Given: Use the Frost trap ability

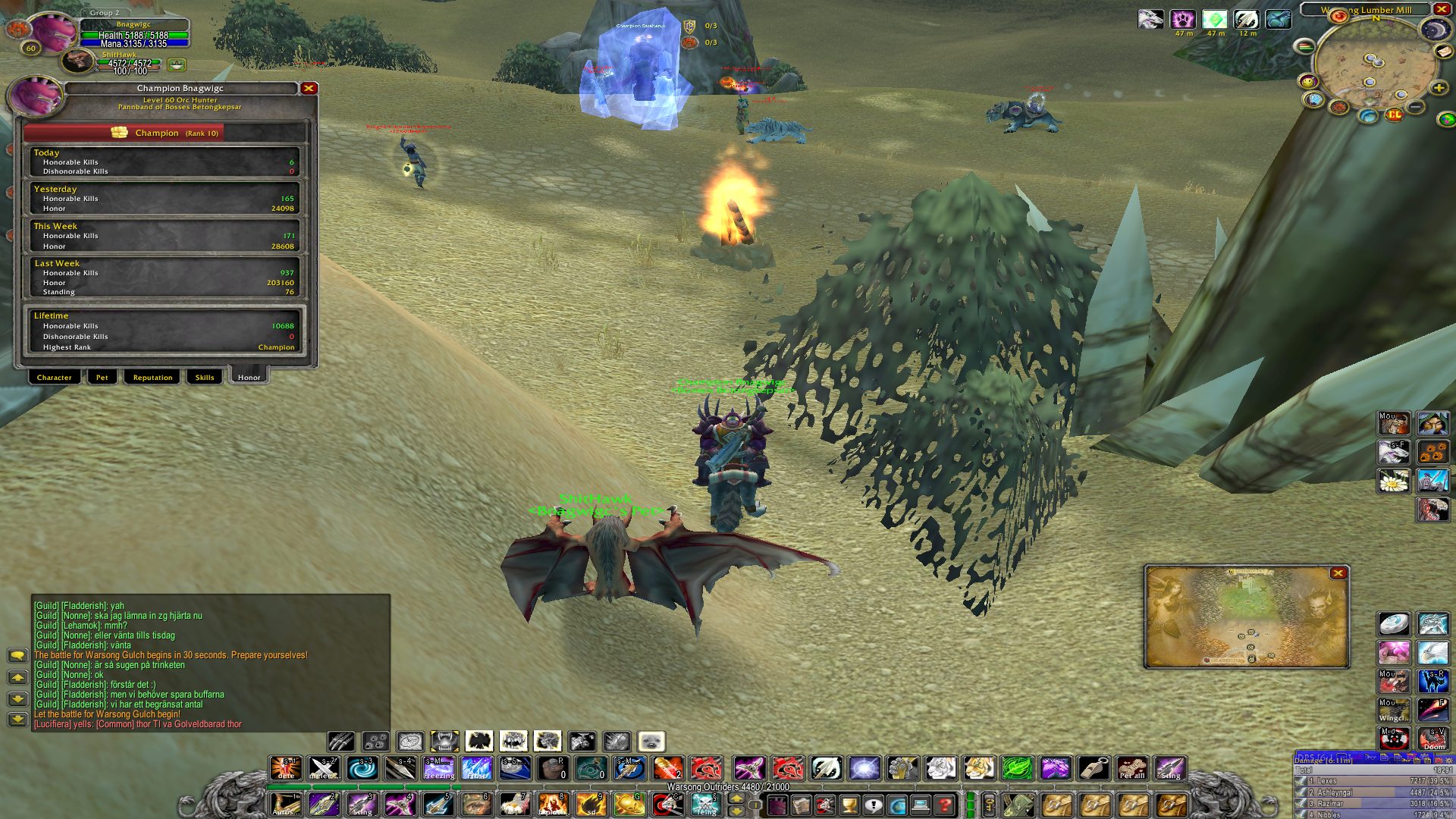Looking at the screenshot, I should pyautogui.click(x=476, y=768).
